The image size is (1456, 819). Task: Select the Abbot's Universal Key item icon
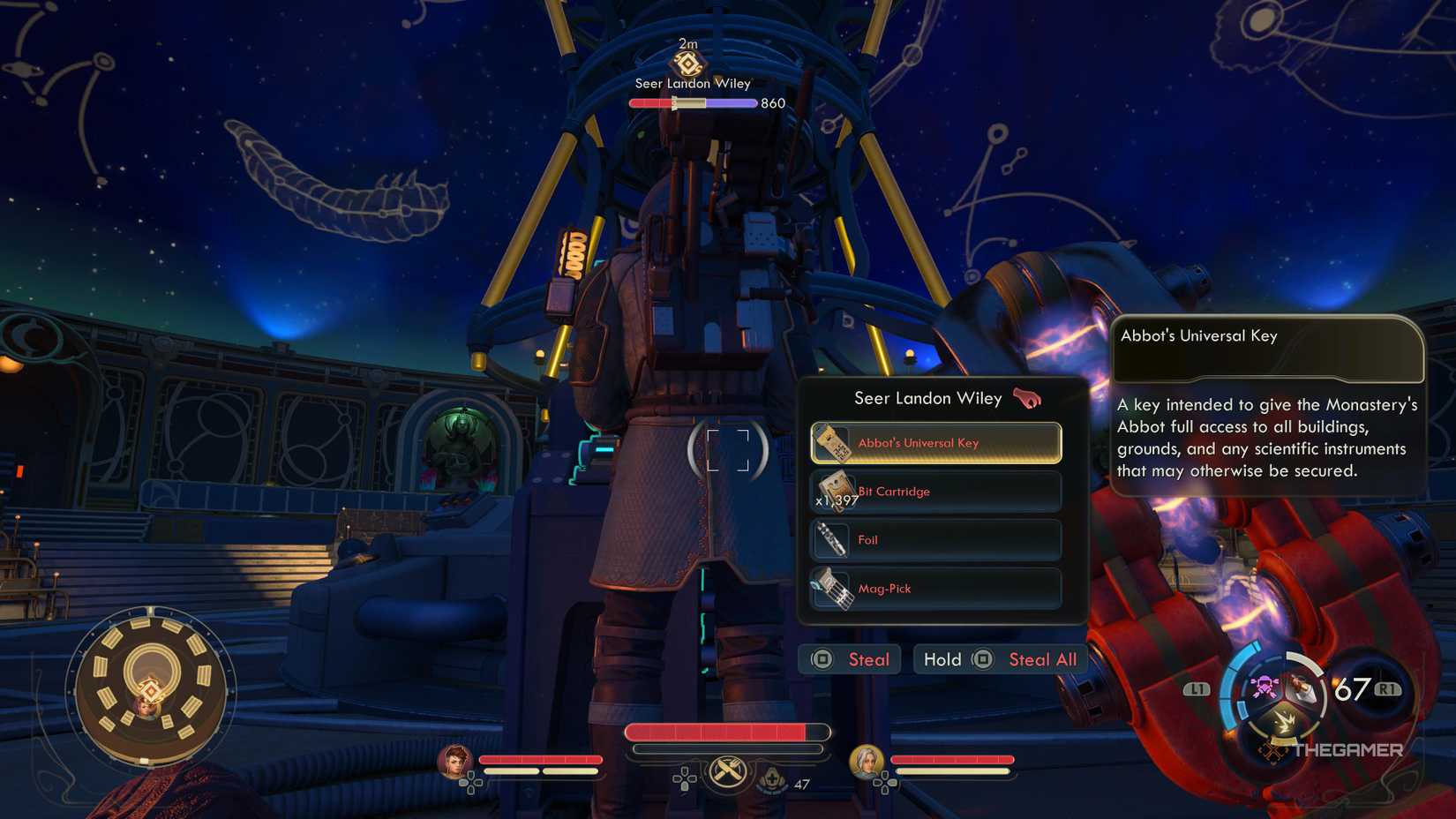(x=830, y=442)
